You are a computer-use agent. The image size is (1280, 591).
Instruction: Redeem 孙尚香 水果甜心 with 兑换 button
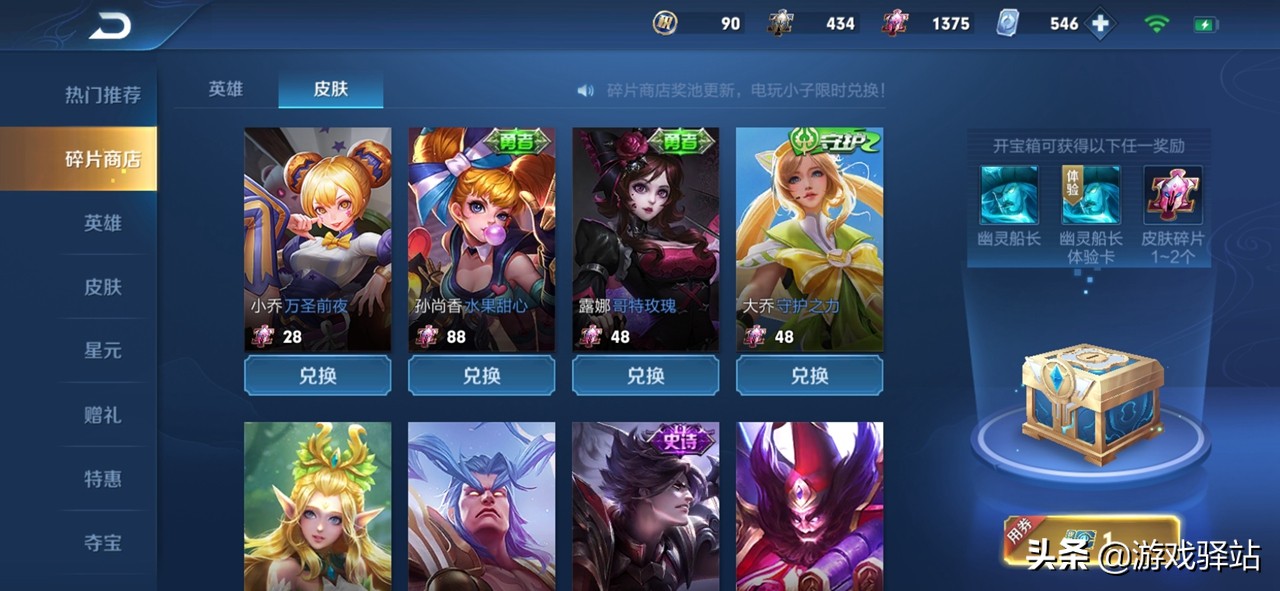tap(481, 376)
